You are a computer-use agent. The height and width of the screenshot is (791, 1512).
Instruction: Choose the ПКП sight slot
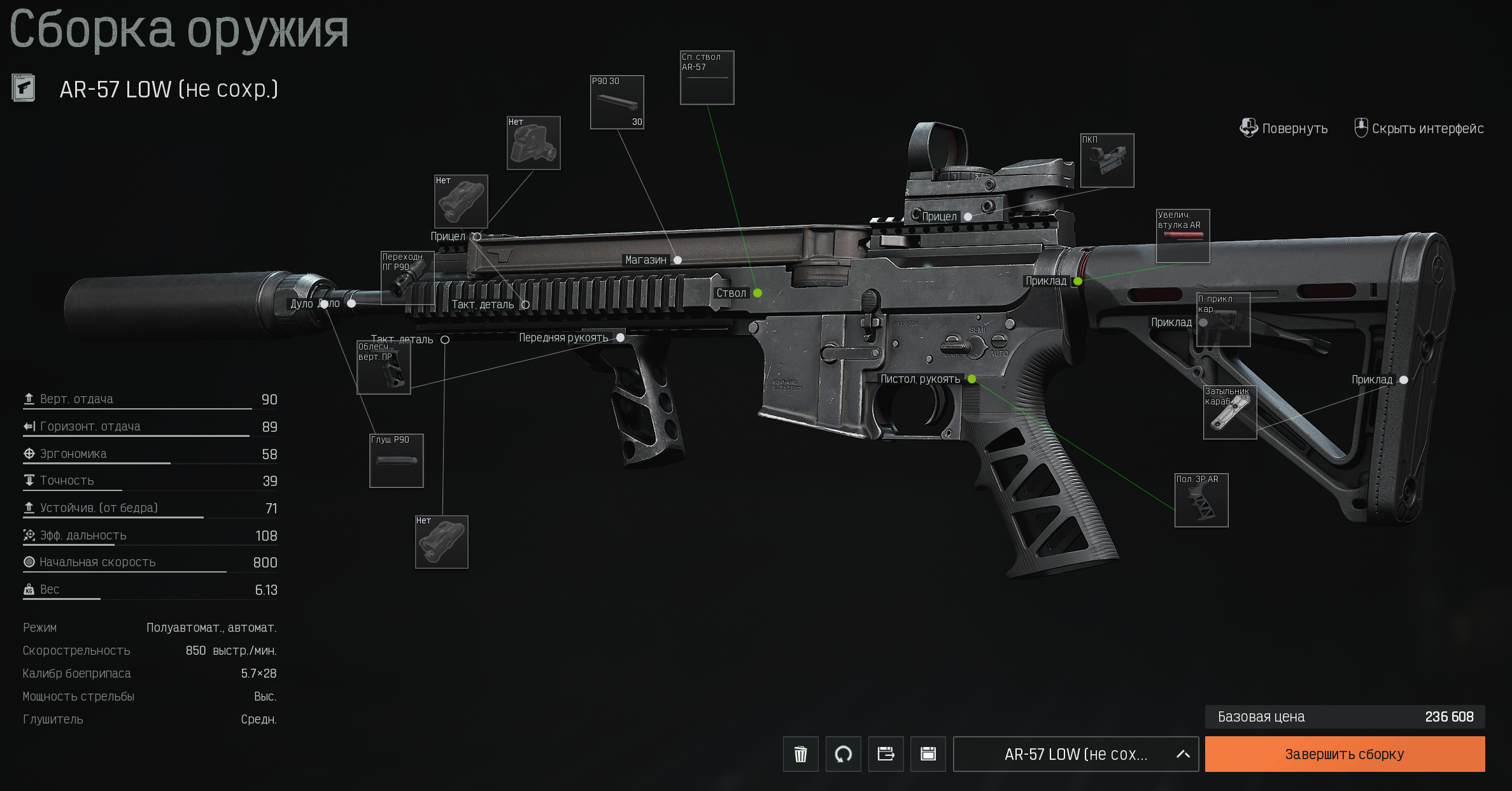(x=1107, y=160)
